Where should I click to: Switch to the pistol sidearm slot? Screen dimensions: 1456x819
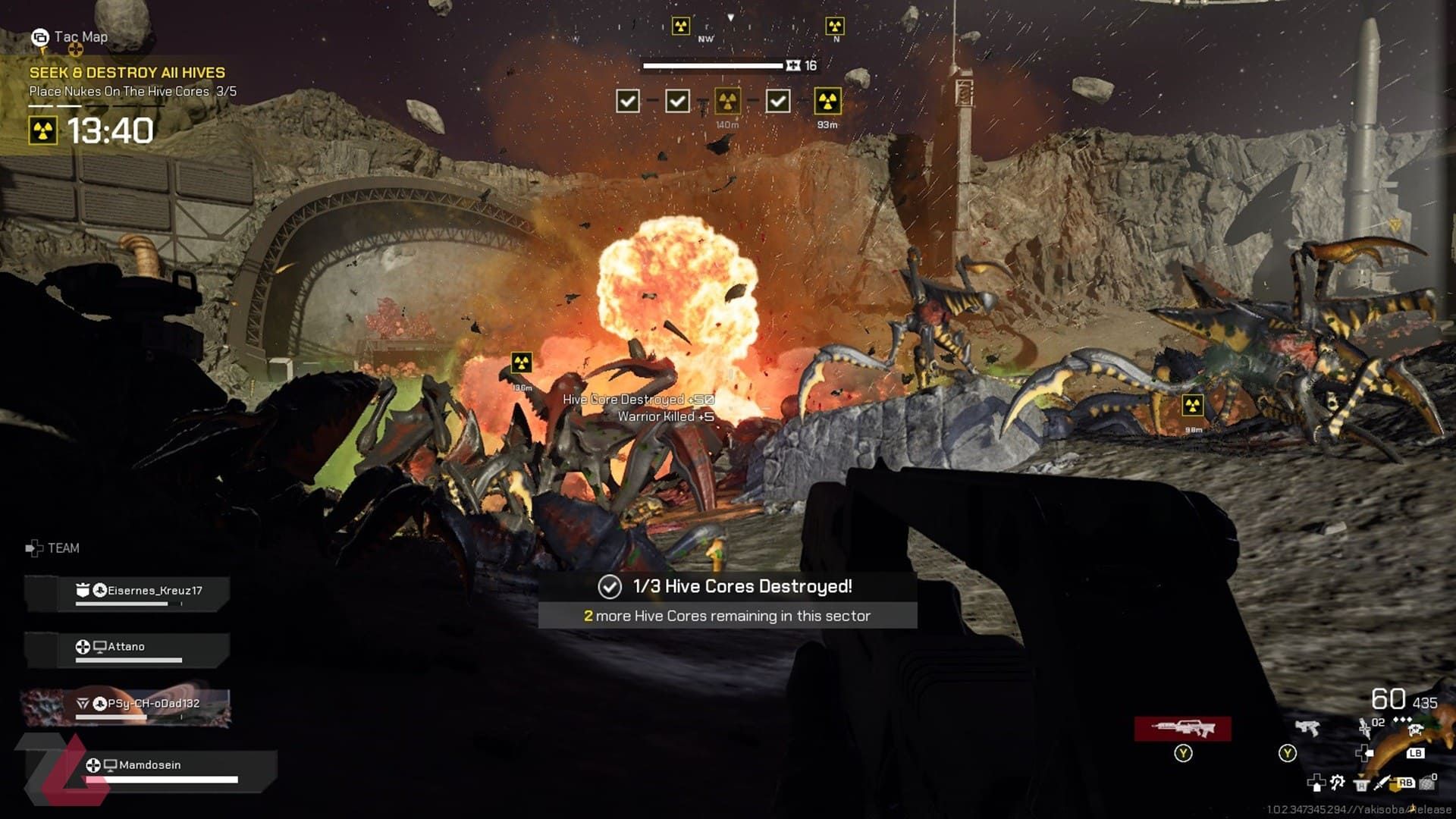[x=1307, y=729]
